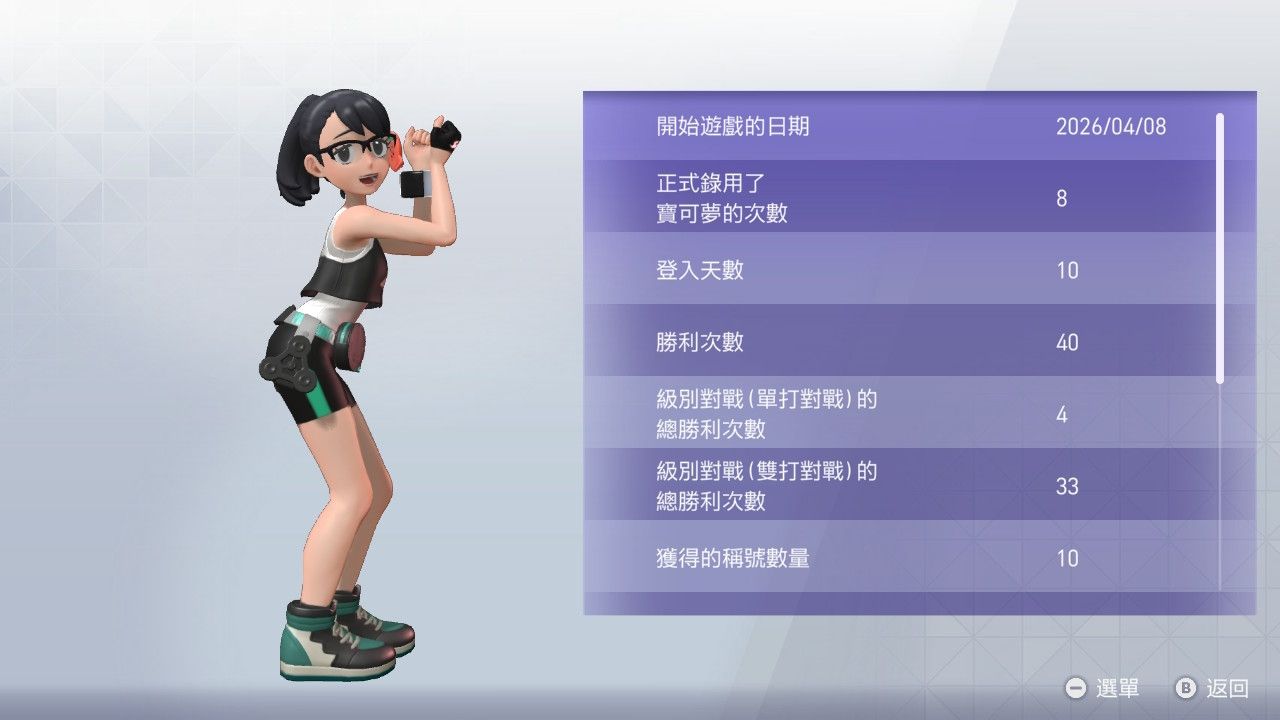Image resolution: width=1280 pixels, height=720 pixels.
Task: Click the stats list scrollbar
Action: tap(1220, 248)
